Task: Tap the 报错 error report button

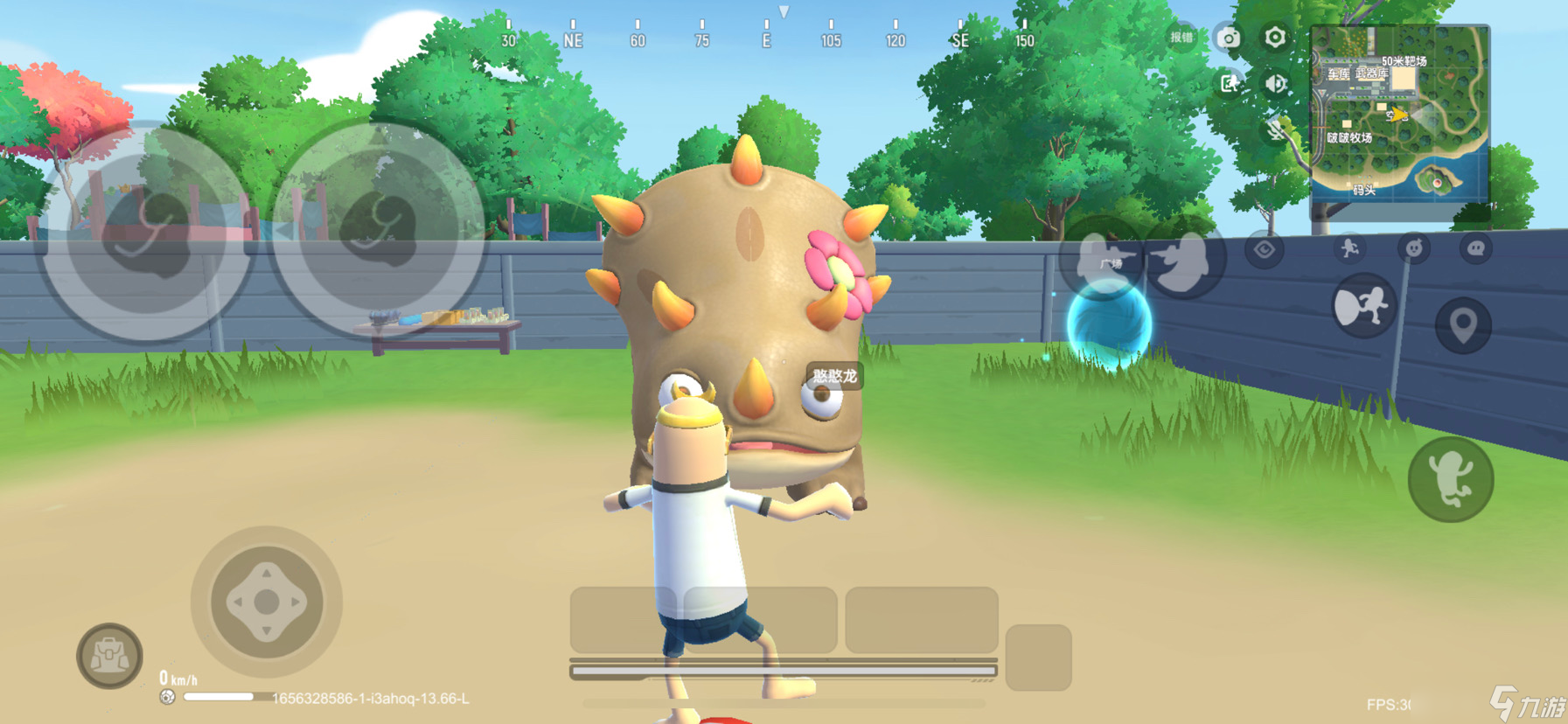Action: [x=1181, y=38]
